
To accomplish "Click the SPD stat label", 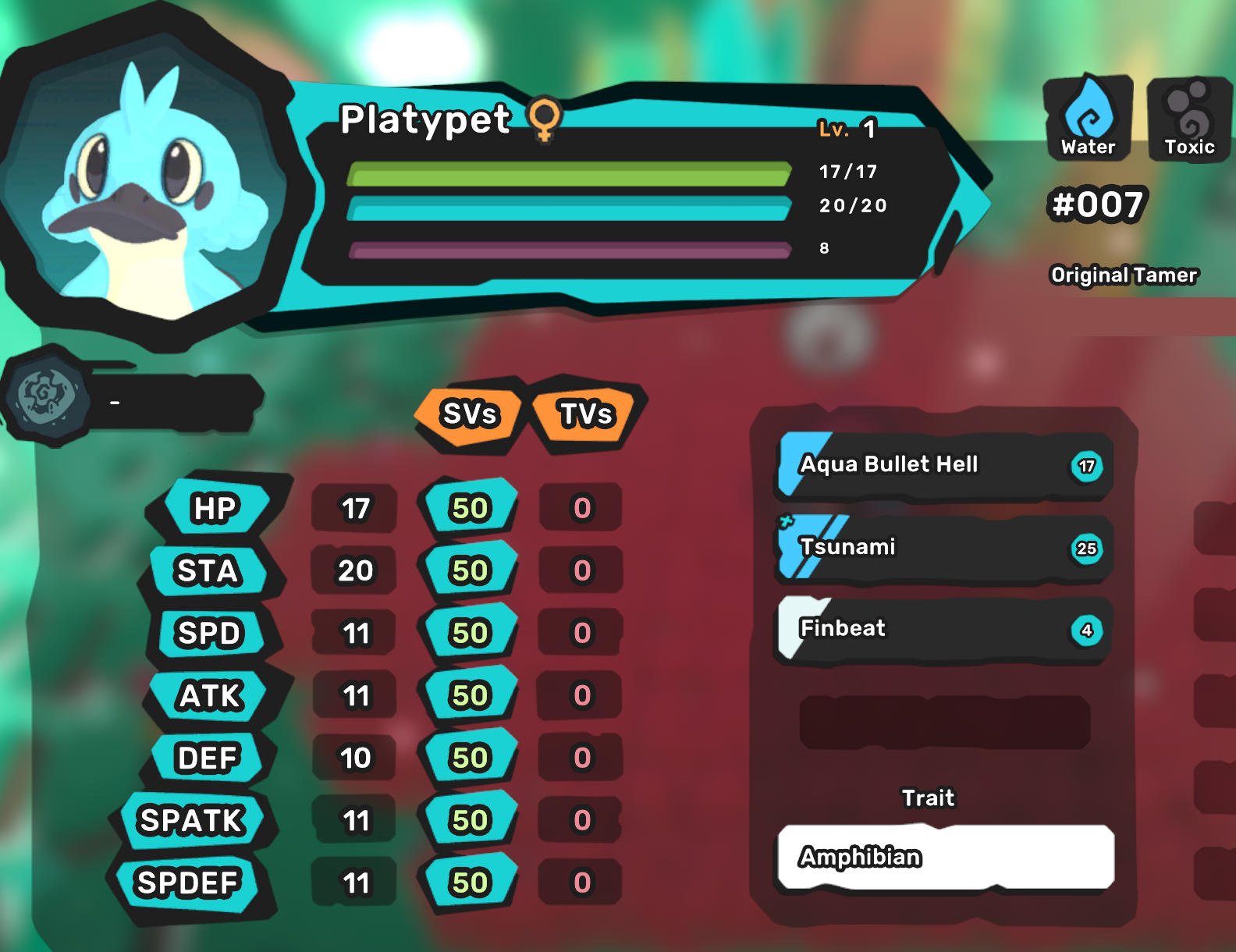I will [x=209, y=634].
